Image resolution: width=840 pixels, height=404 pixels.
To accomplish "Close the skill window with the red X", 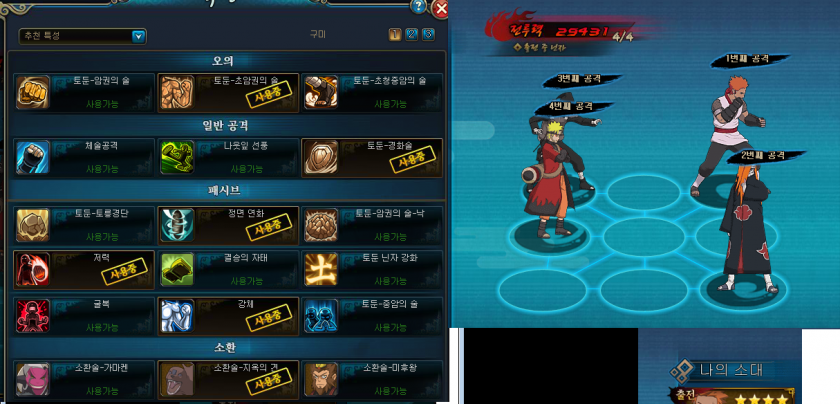I will pos(441,9).
